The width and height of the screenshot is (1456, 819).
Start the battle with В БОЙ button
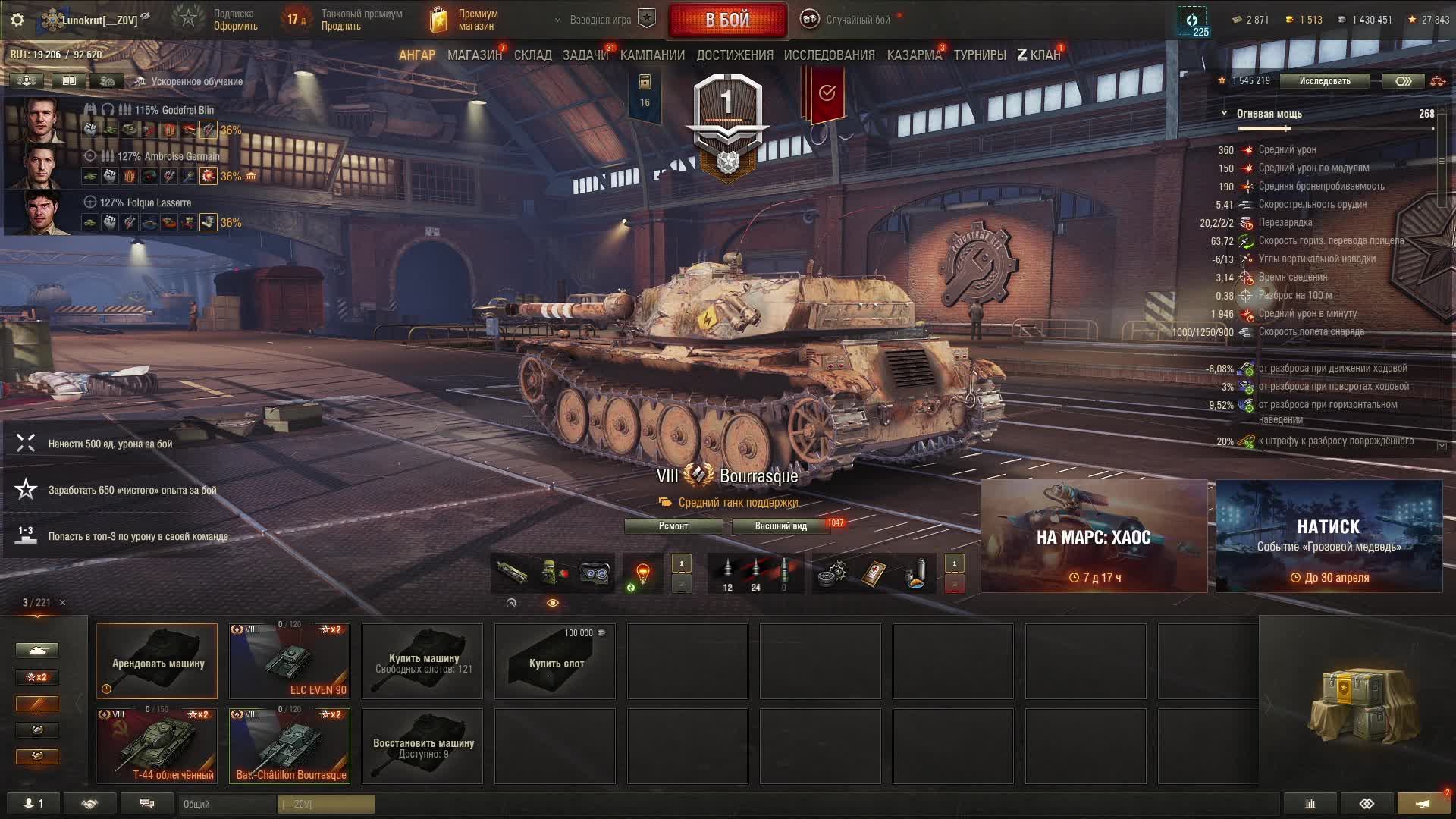pos(727,20)
